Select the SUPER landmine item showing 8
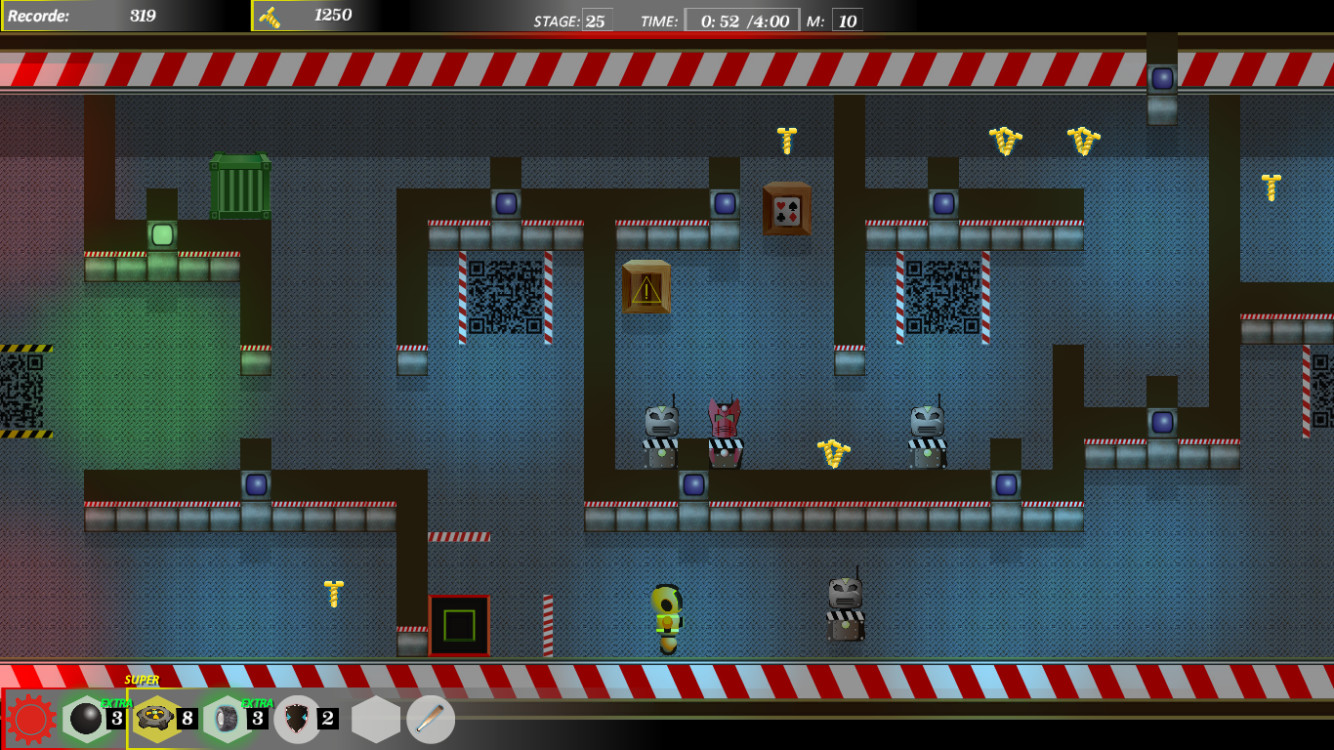Image resolution: width=1334 pixels, height=750 pixels. [x=155, y=718]
